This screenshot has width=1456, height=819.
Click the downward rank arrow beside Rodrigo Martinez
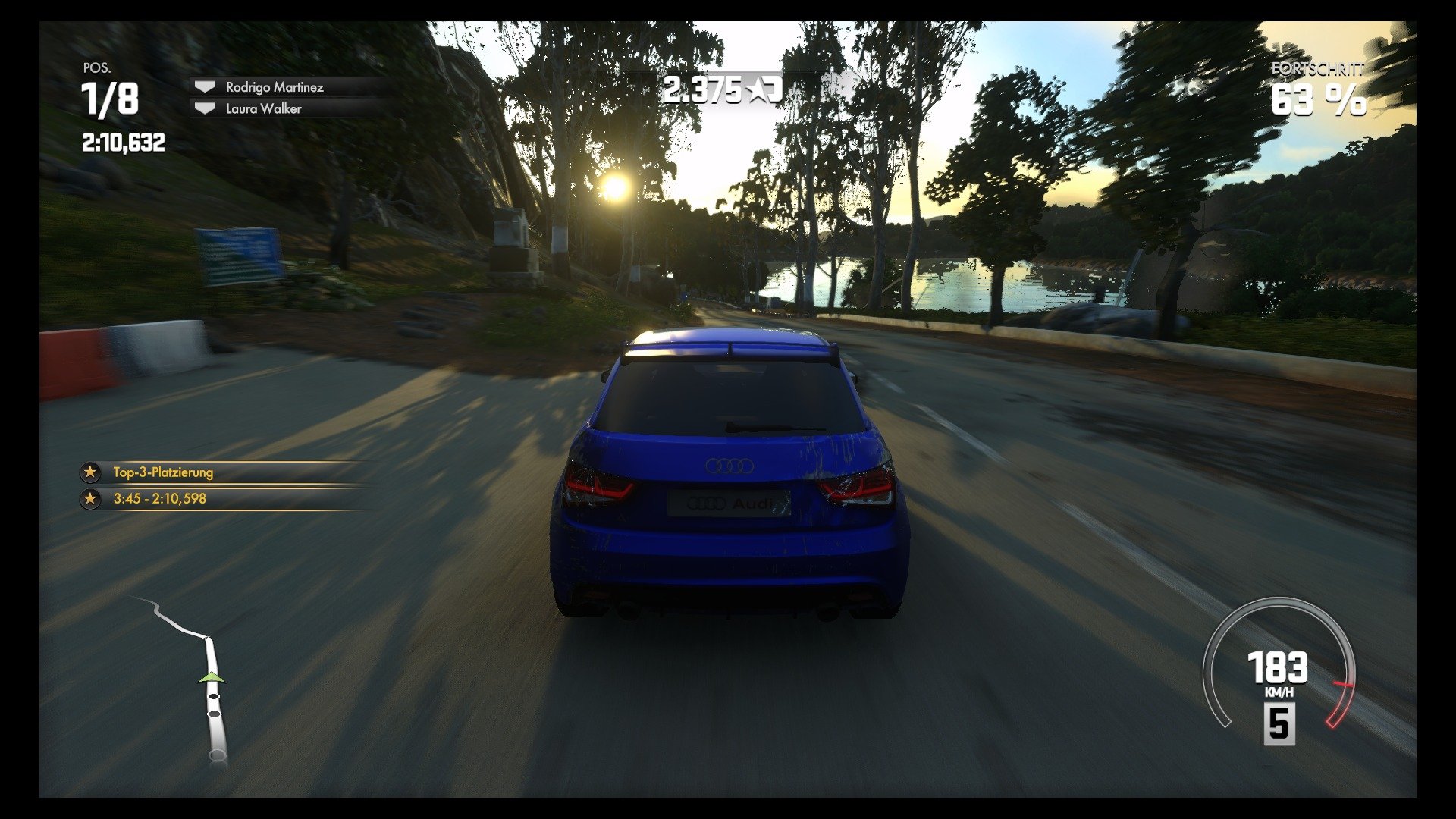[x=203, y=86]
